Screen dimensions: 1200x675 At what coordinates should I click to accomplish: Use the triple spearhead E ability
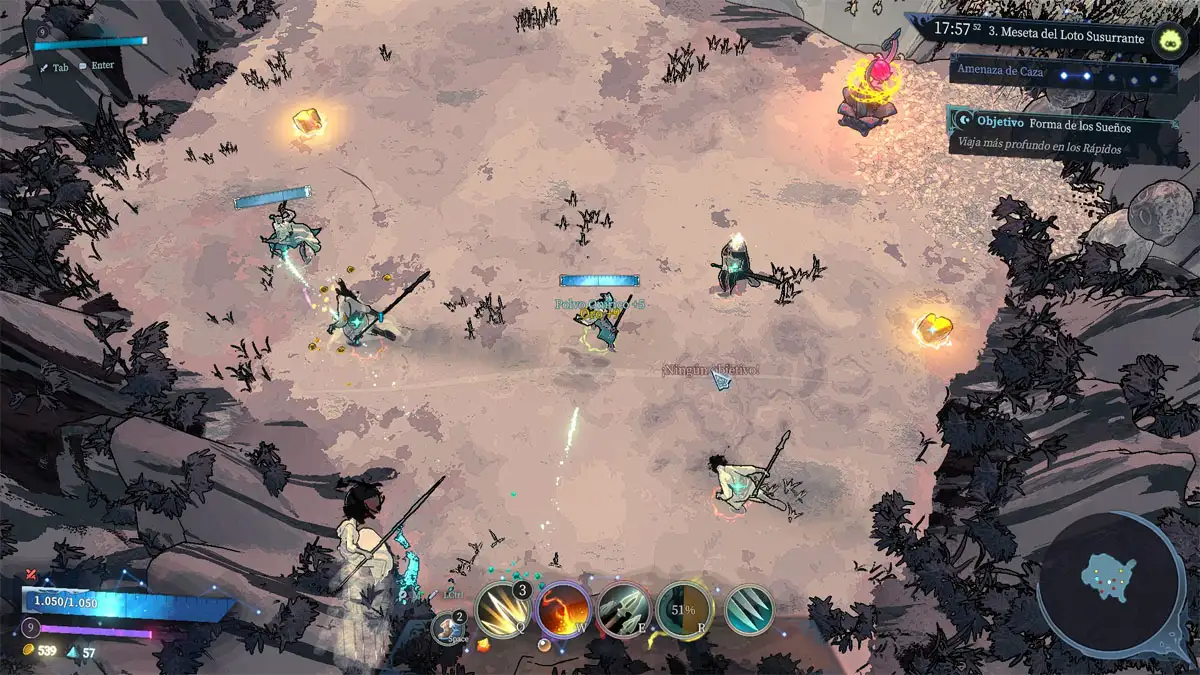click(x=623, y=609)
